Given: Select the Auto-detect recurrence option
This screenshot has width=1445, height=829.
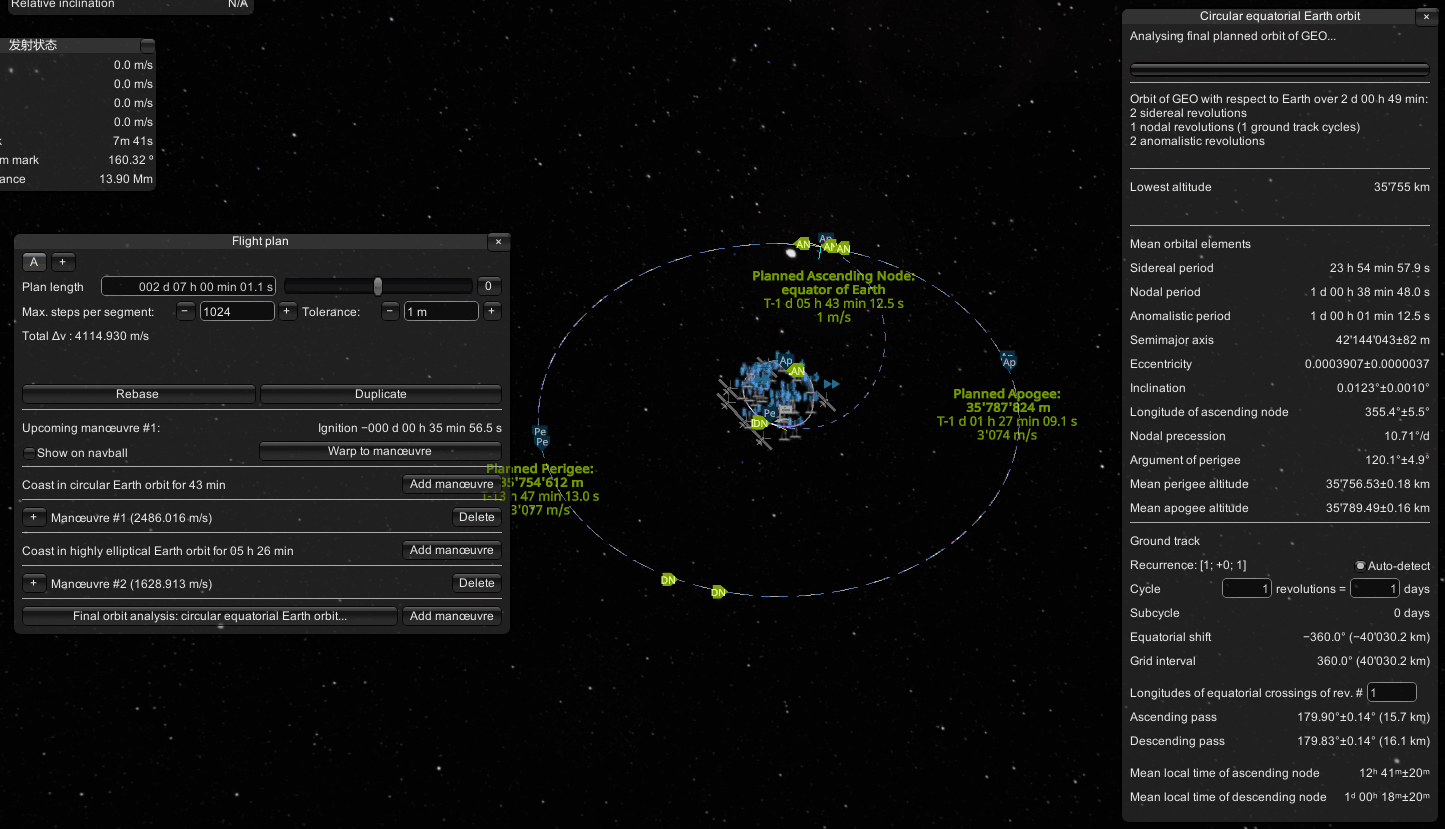Looking at the screenshot, I should coord(1360,566).
